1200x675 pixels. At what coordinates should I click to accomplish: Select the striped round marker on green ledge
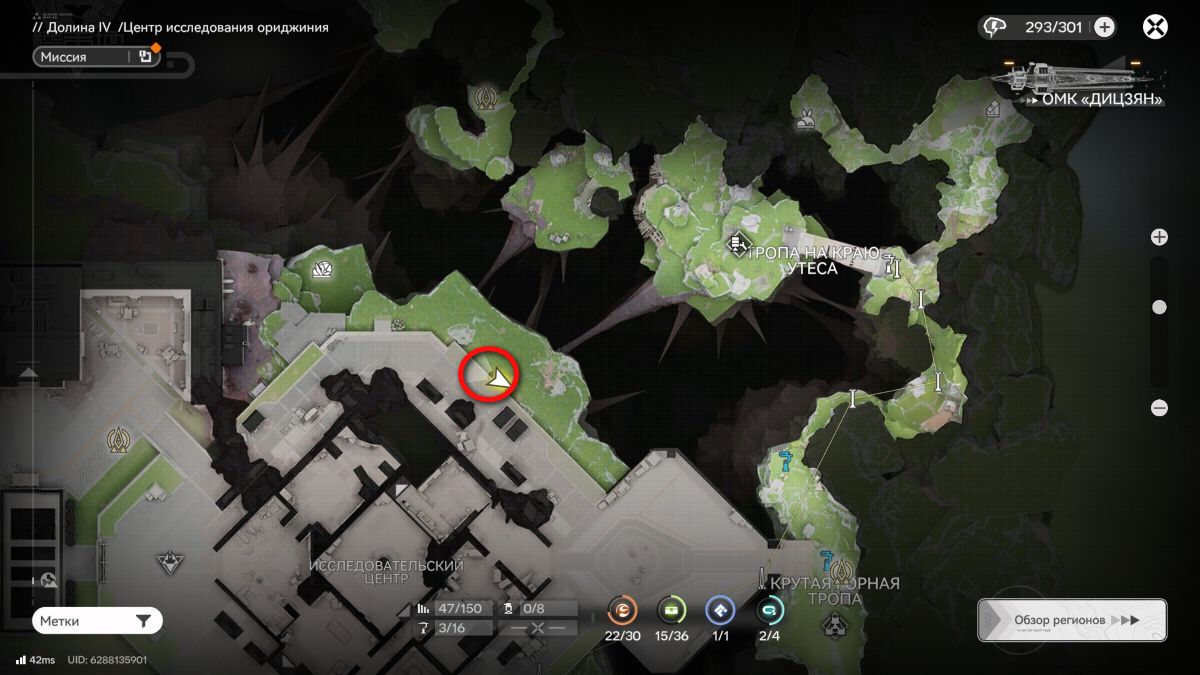(x=322, y=269)
